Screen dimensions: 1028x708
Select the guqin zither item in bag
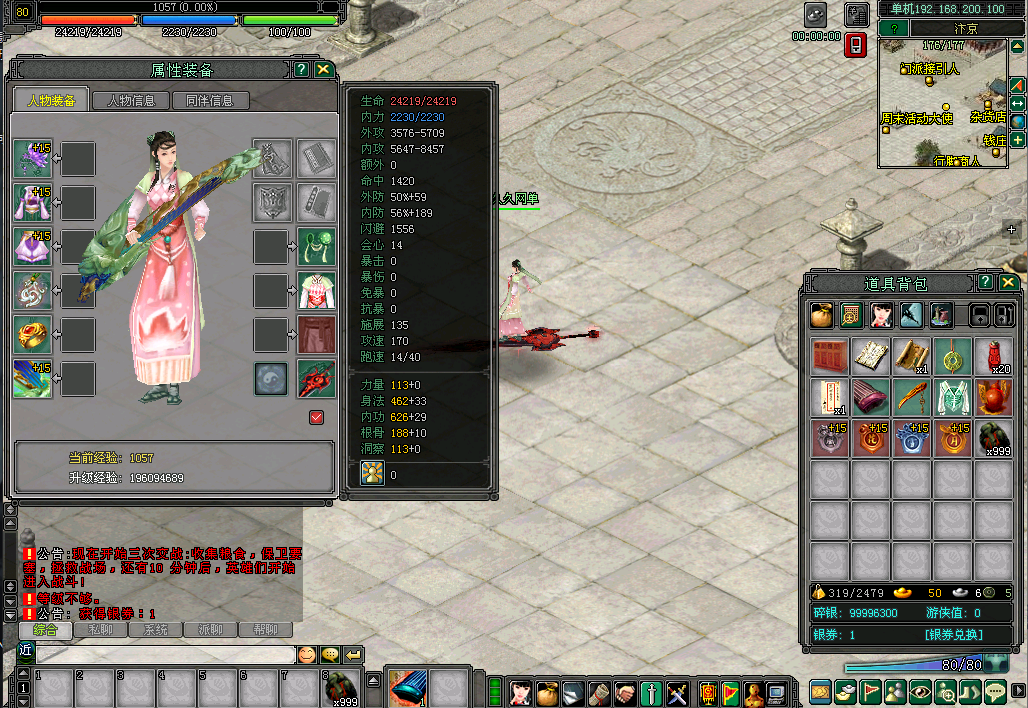[871, 397]
